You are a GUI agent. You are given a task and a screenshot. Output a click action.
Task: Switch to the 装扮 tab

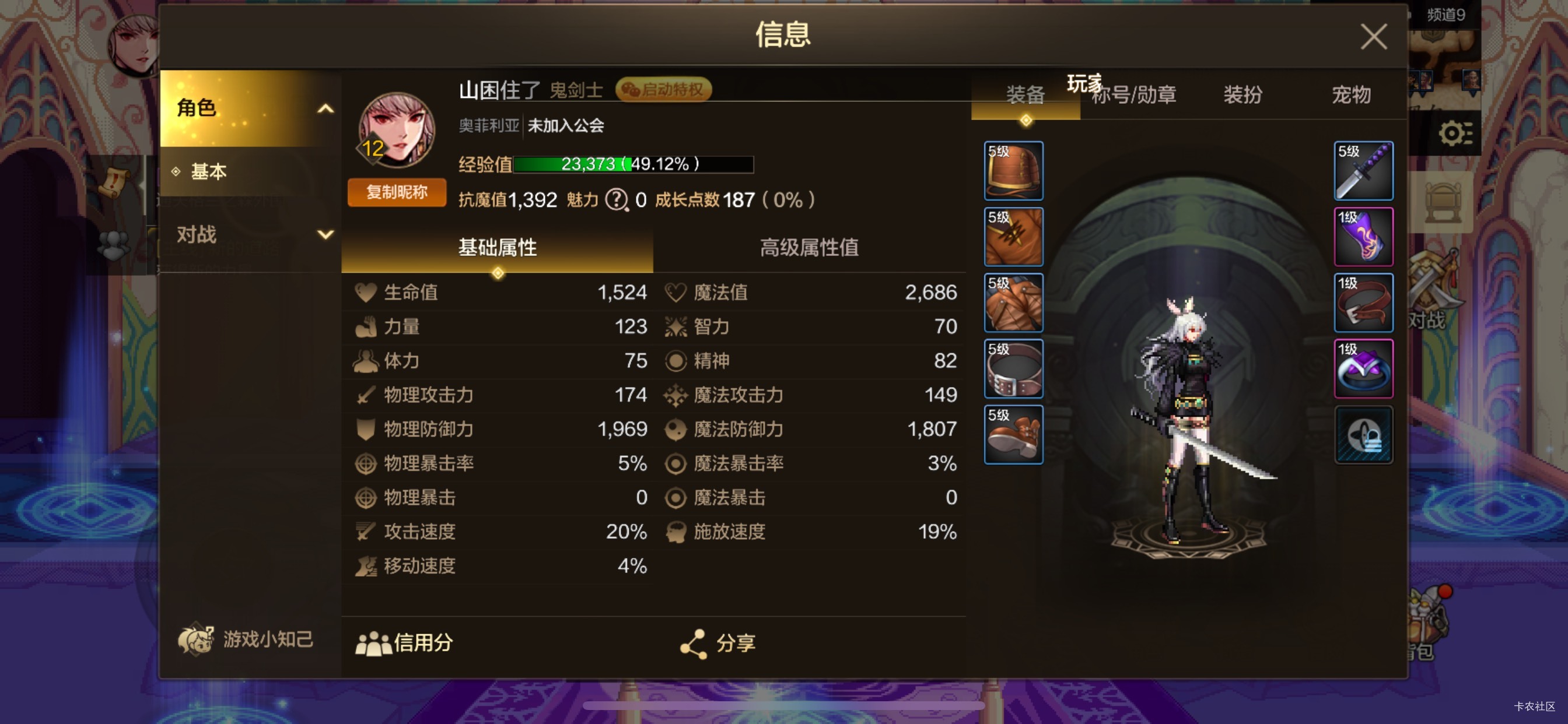[1242, 96]
